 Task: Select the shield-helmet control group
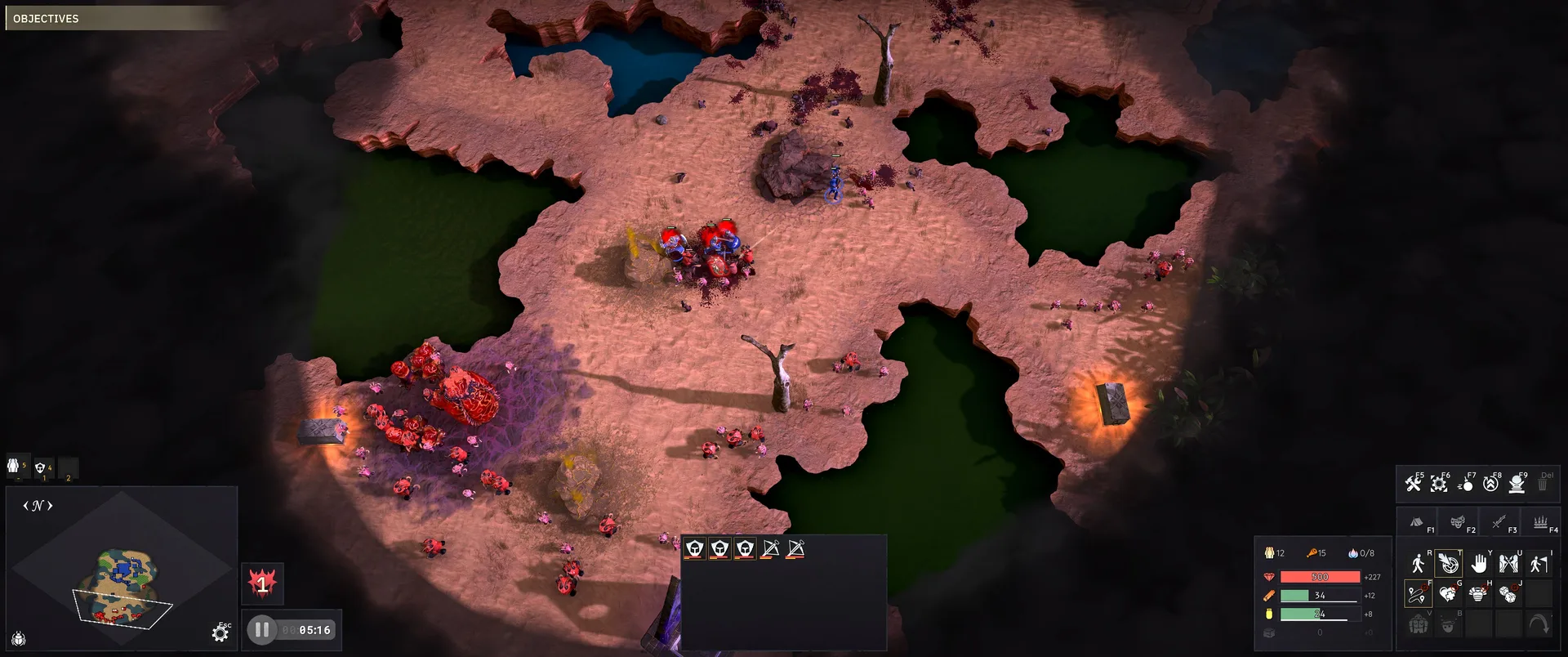pyautogui.click(x=41, y=467)
